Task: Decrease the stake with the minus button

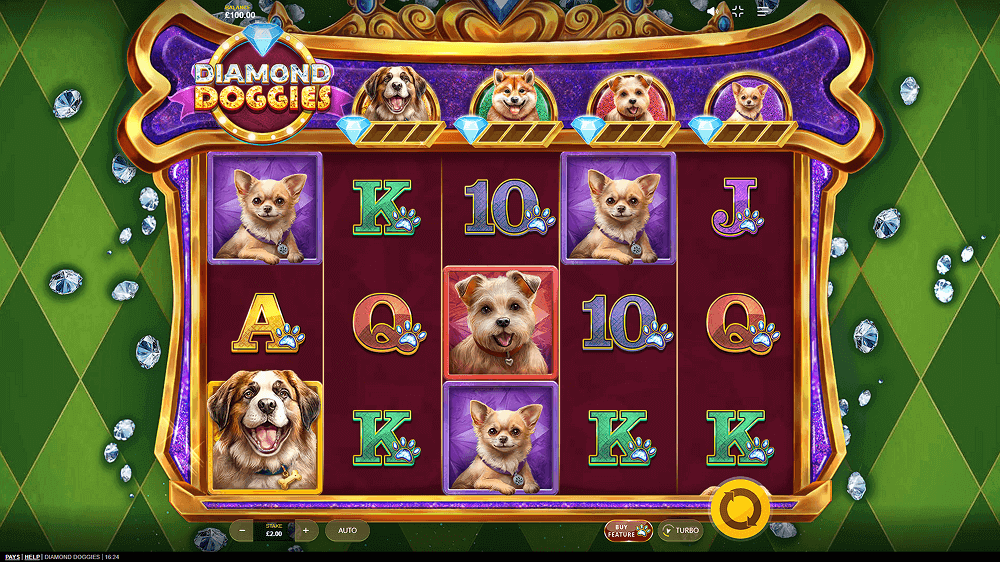Action: [x=243, y=530]
